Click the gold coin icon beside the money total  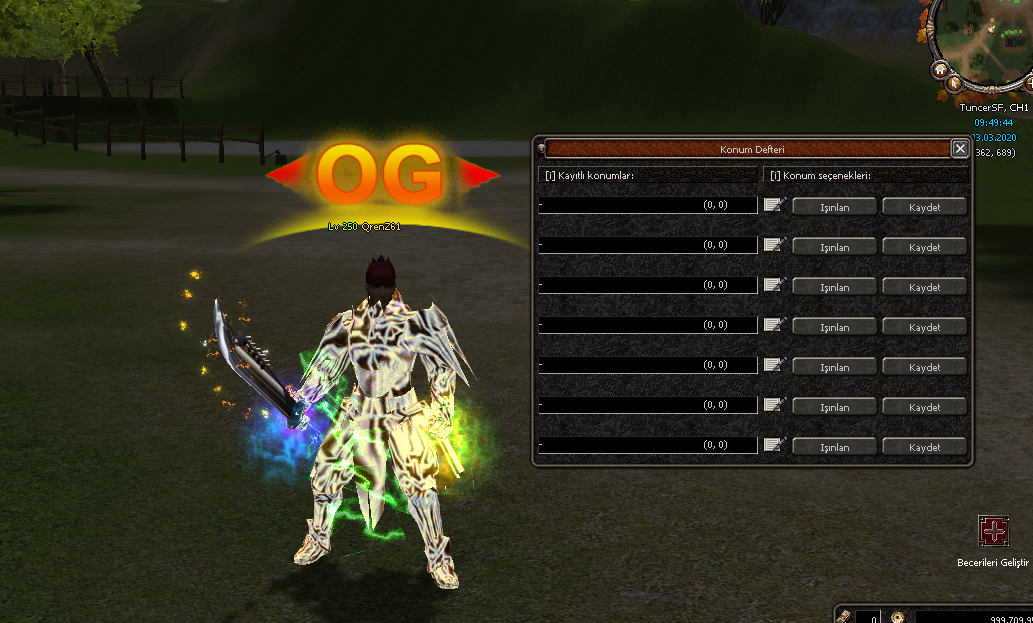[898, 617]
